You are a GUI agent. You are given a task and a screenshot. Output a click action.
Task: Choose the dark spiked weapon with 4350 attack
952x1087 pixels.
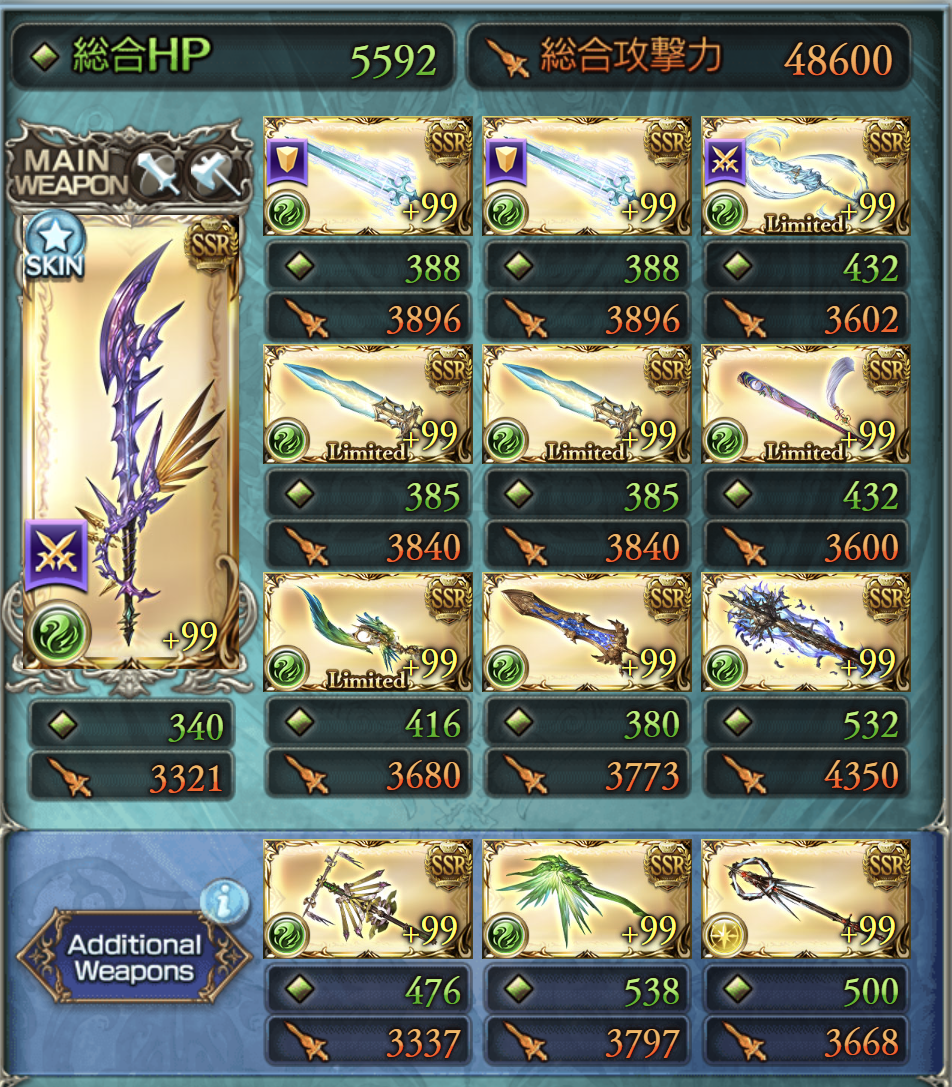point(806,631)
